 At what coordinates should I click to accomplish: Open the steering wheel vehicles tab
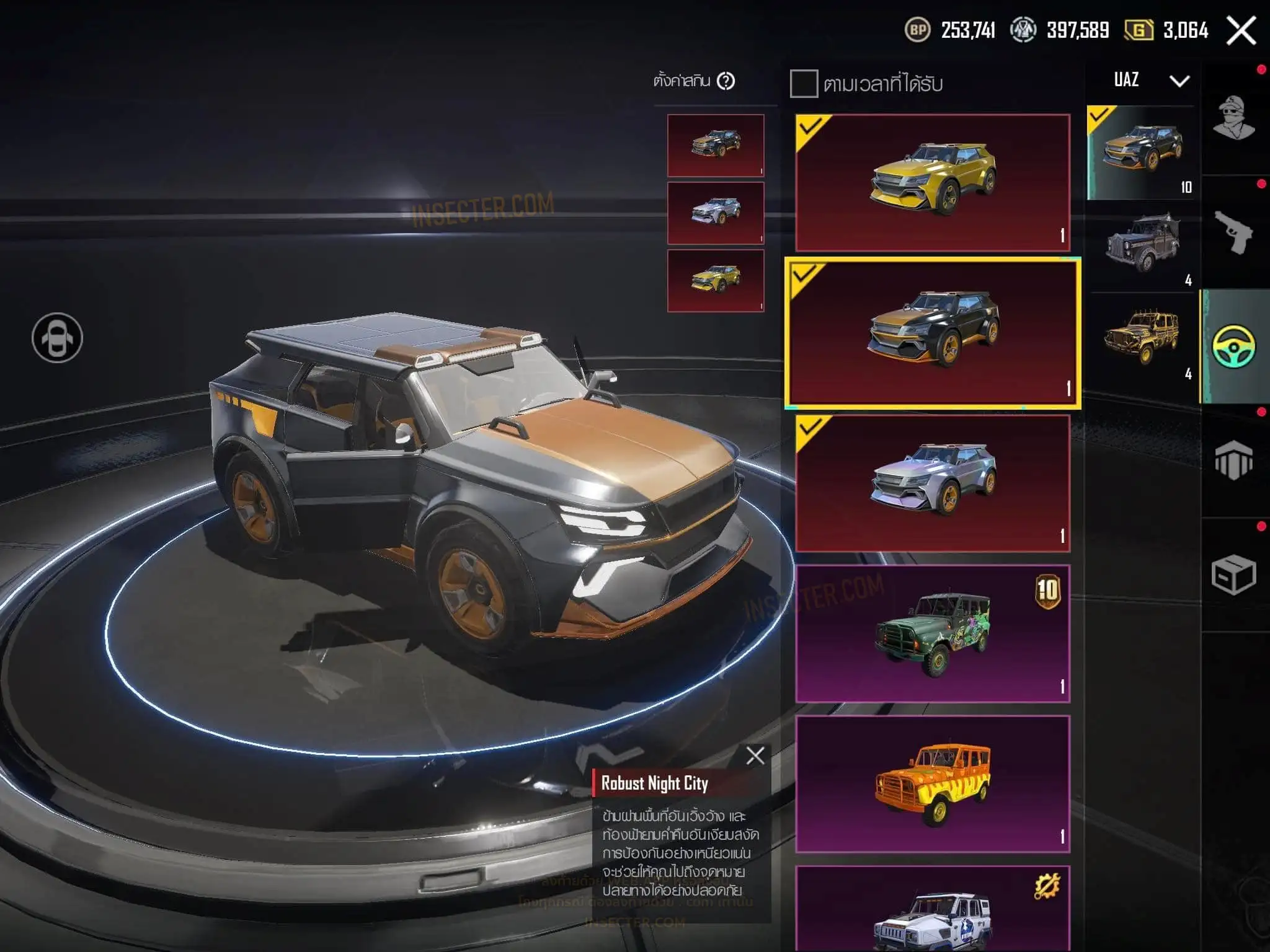[1234, 346]
